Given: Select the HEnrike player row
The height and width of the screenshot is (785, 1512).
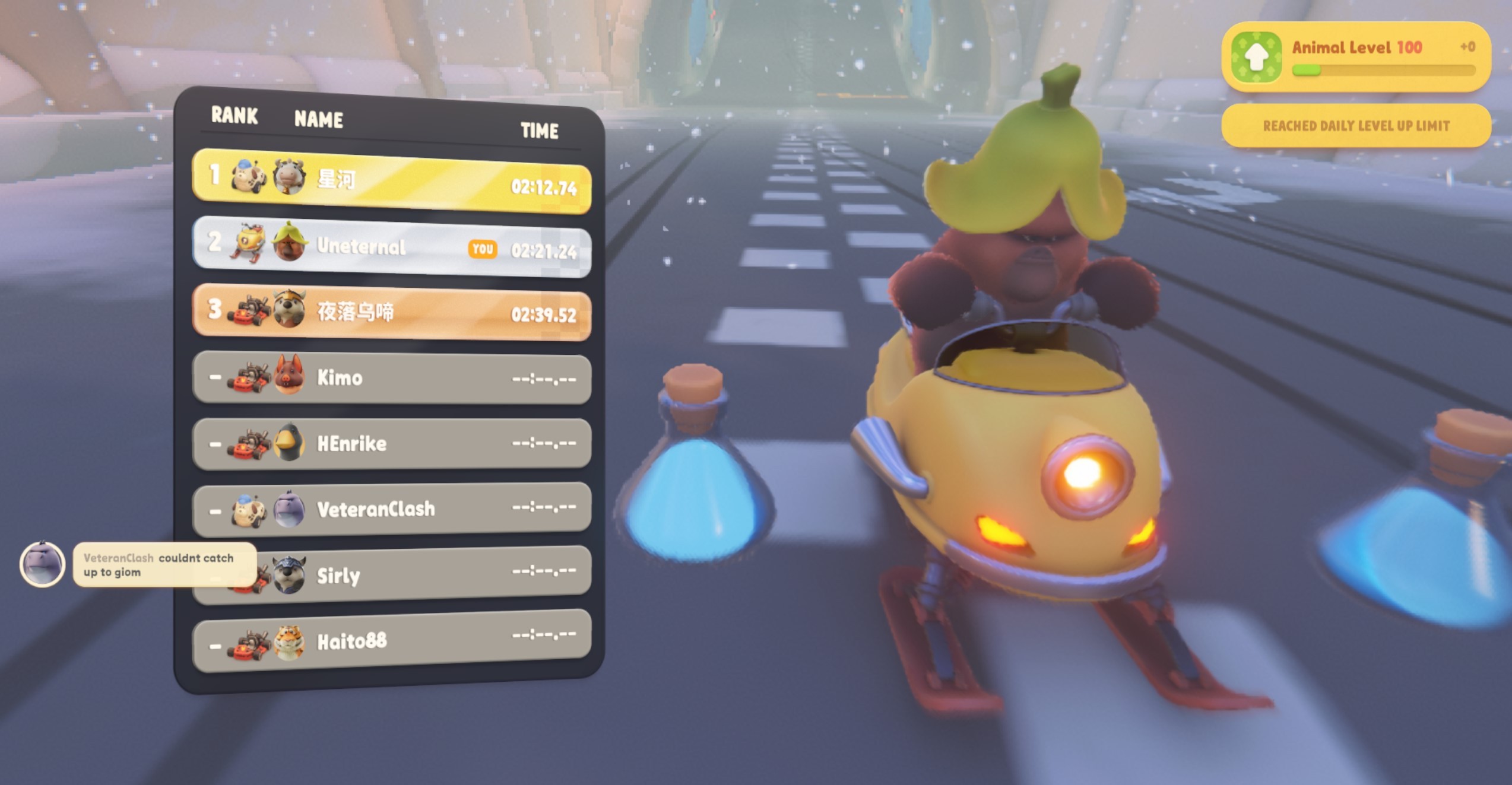Looking at the screenshot, I should point(392,443).
